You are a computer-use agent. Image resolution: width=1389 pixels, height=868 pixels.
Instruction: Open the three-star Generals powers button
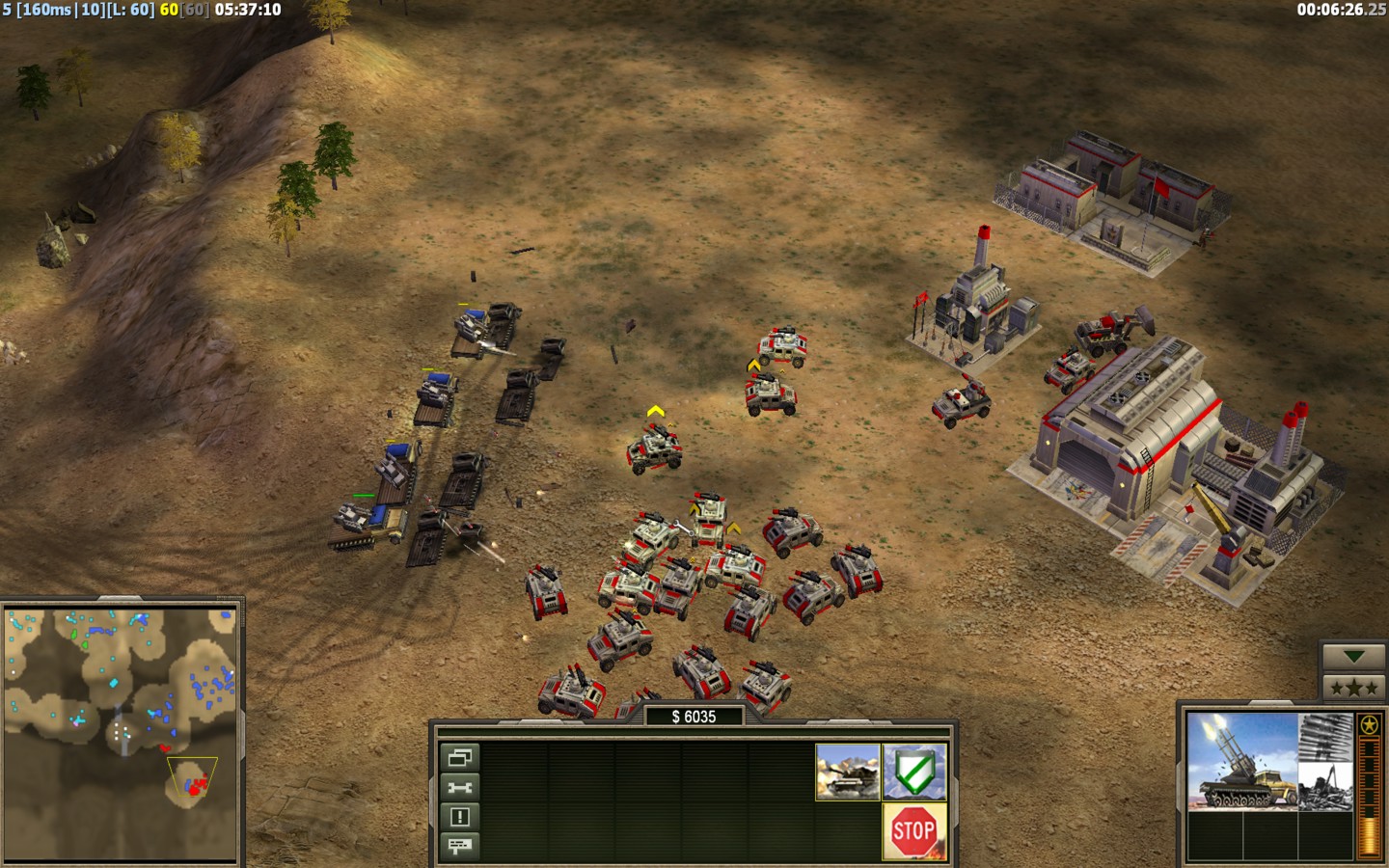(x=1353, y=688)
